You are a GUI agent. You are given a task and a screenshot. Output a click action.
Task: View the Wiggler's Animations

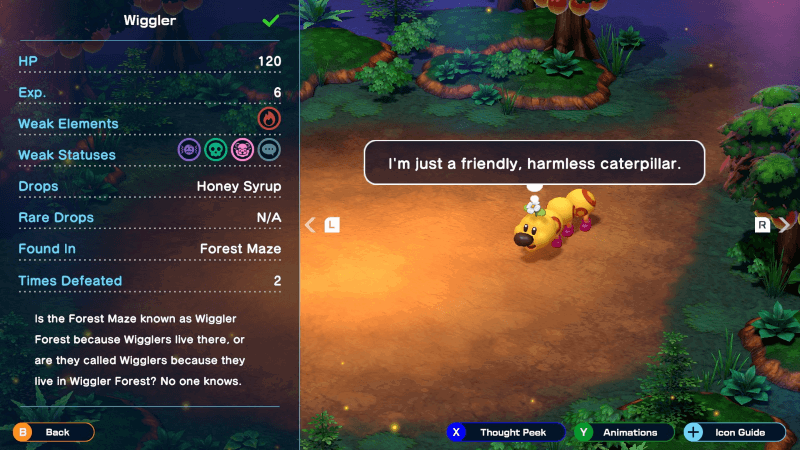click(621, 432)
